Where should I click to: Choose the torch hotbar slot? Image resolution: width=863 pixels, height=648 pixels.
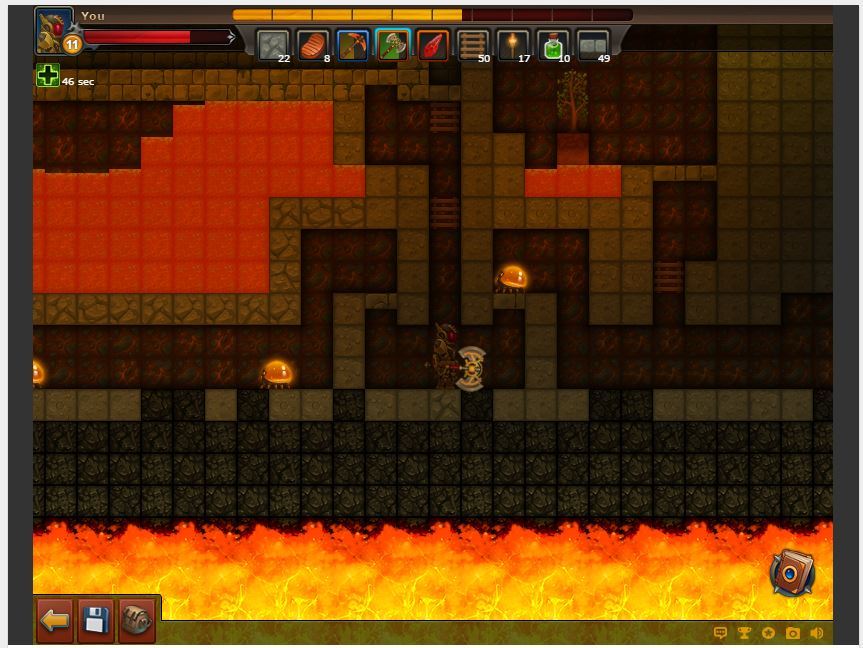[x=513, y=45]
